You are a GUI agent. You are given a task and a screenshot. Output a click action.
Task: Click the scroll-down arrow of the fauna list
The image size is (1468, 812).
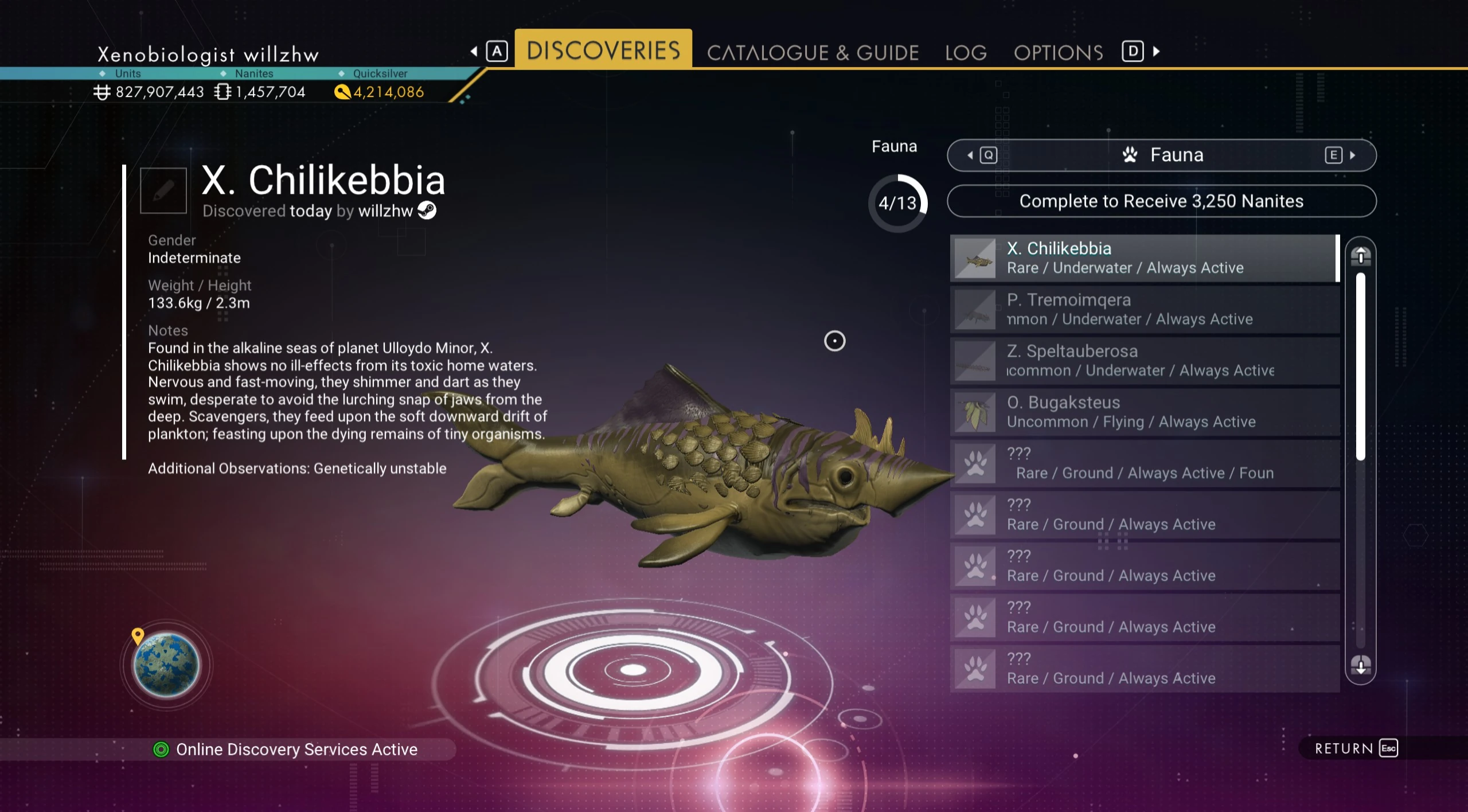1360,665
